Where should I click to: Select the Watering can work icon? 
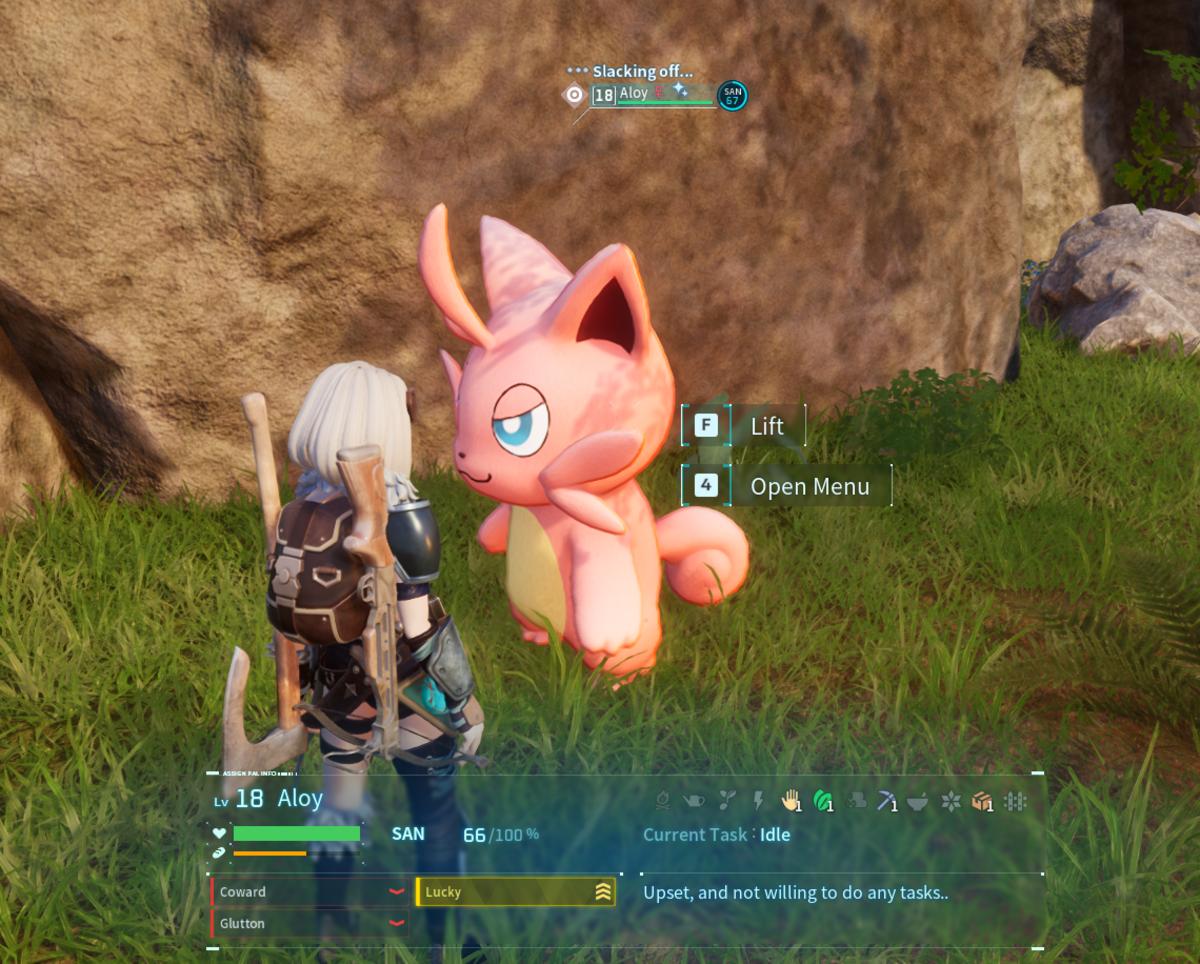click(694, 800)
